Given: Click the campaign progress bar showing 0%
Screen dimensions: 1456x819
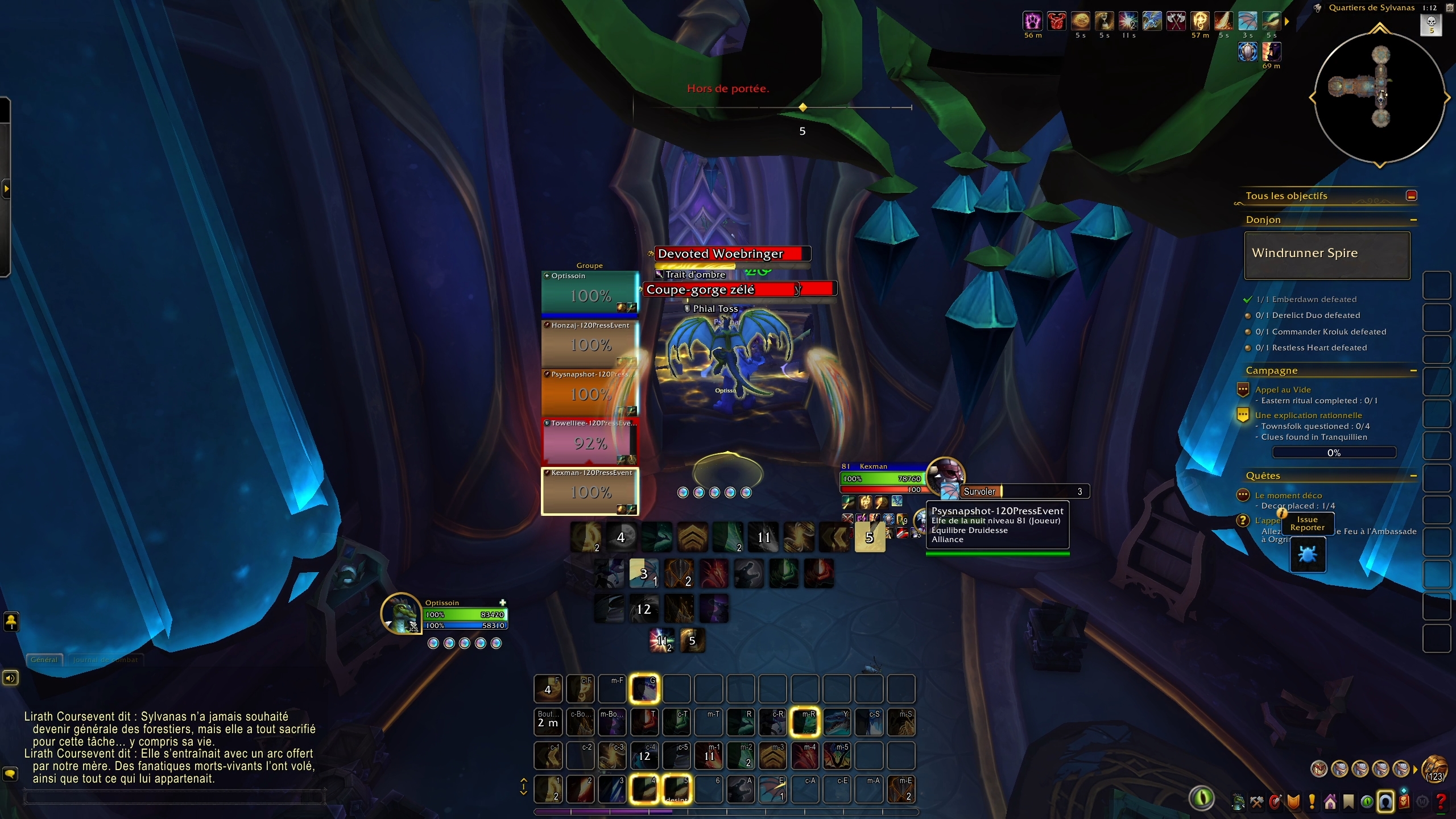Looking at the screenshot, I should click(x=1334, y=453).
